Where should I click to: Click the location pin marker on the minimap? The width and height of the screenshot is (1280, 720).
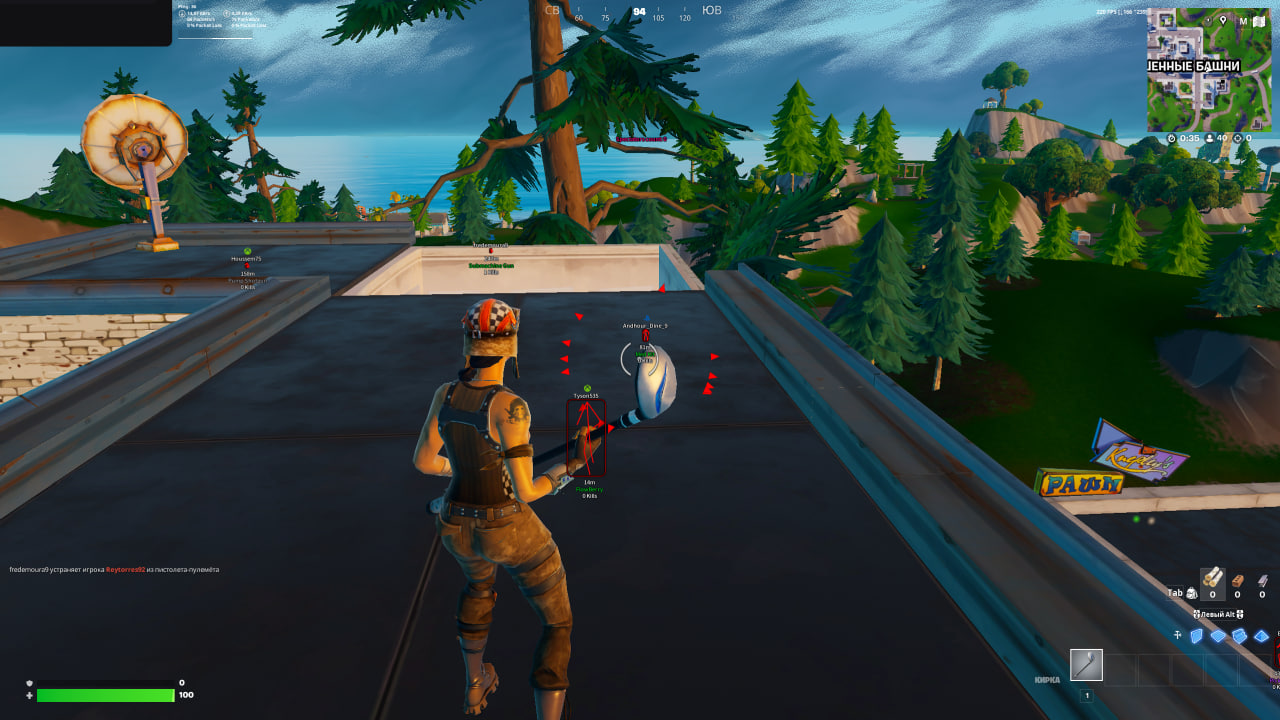click(1223, 21)
